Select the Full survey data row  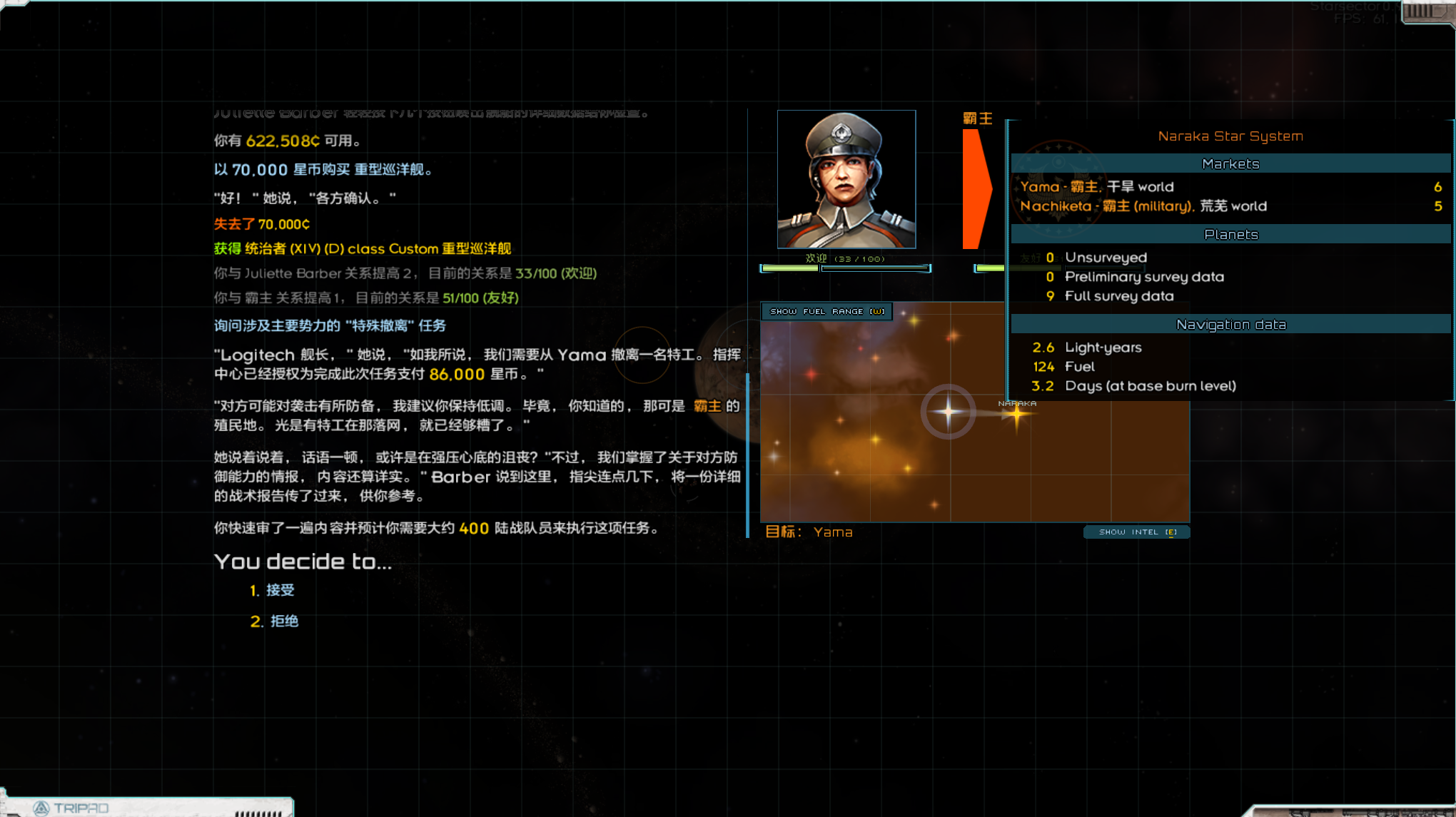point(1119,295)
